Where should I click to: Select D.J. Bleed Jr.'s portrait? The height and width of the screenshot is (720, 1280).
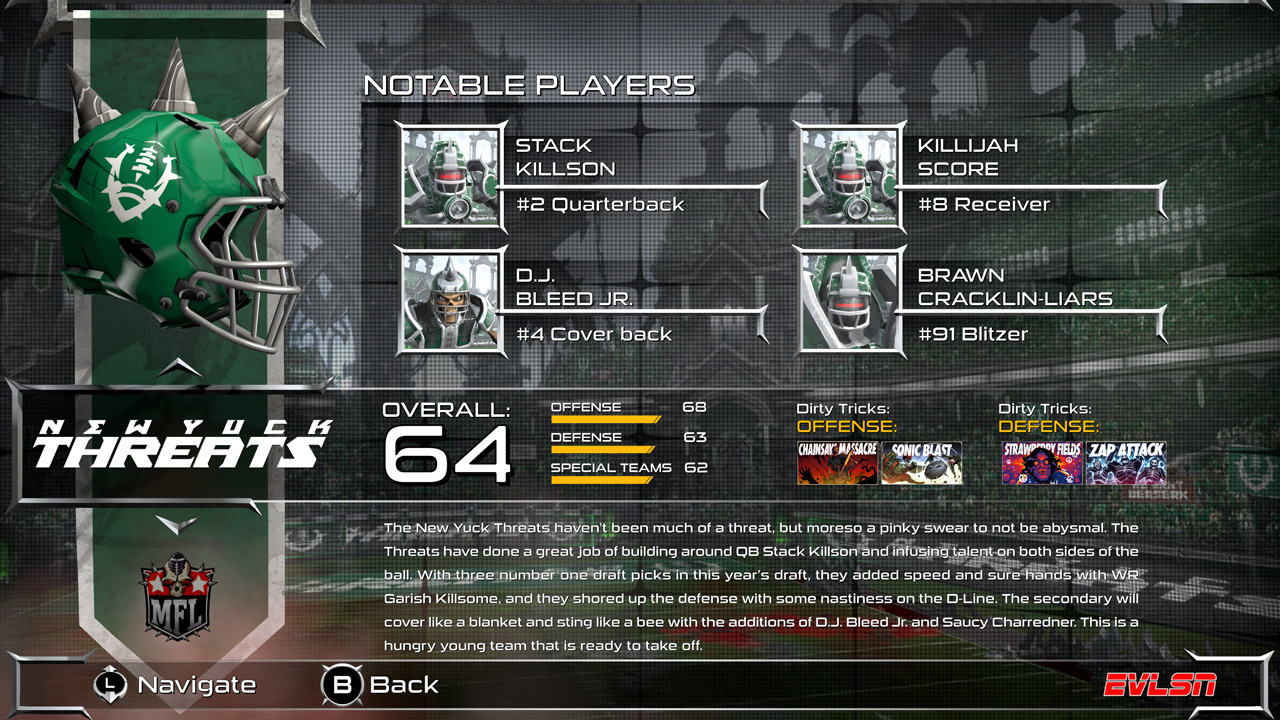click(x=450, y=300)
